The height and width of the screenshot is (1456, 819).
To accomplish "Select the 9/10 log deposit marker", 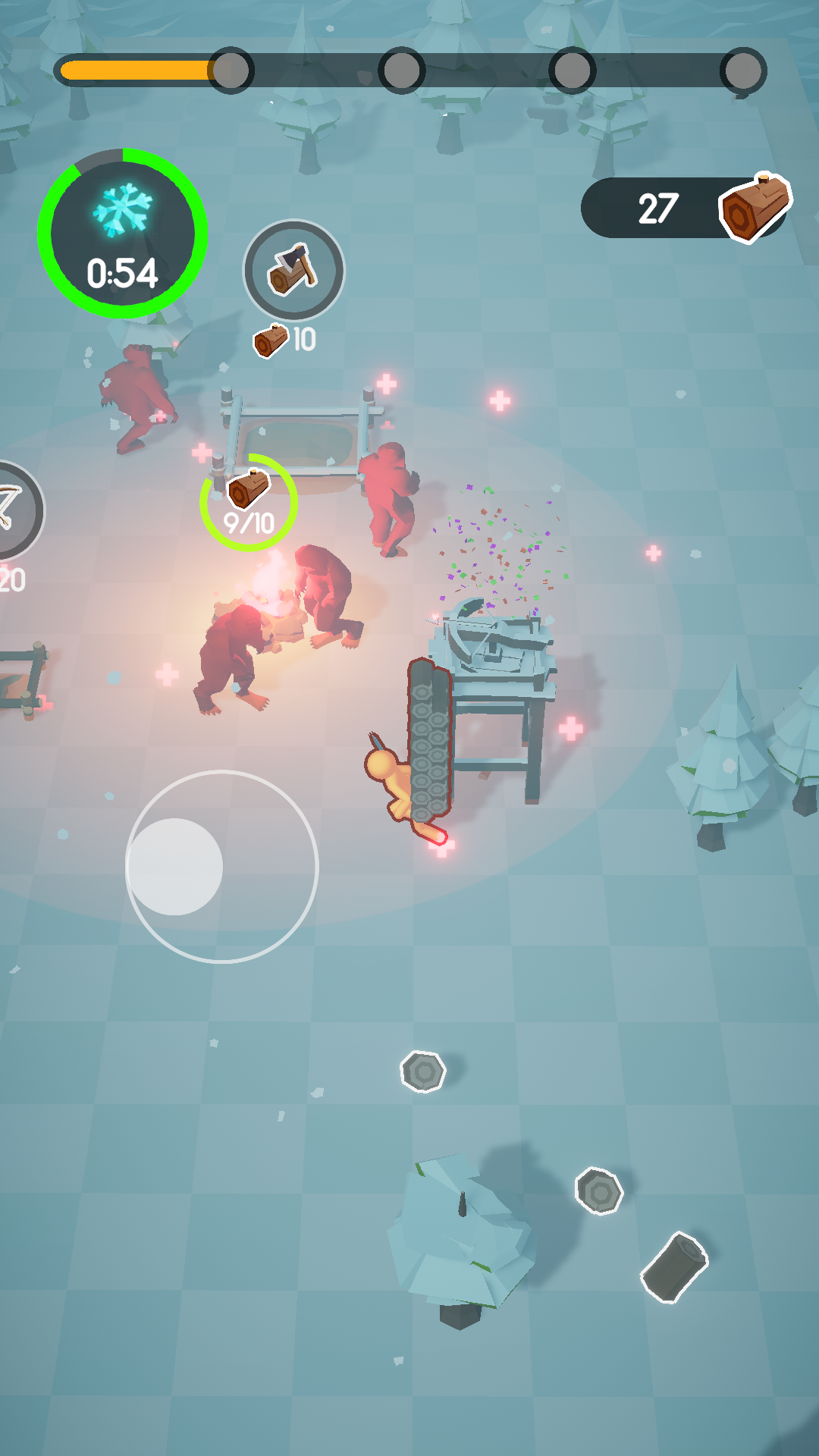I will 249,502.
